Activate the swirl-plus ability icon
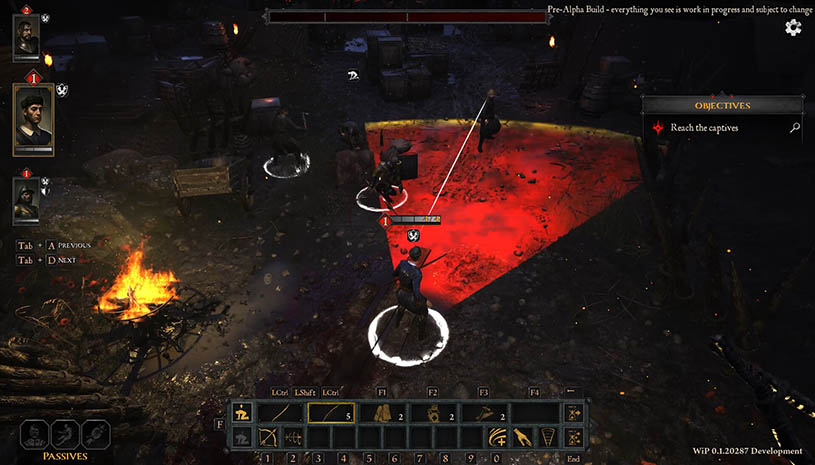This screenshot has width=815, height=465. coord(497,437)
